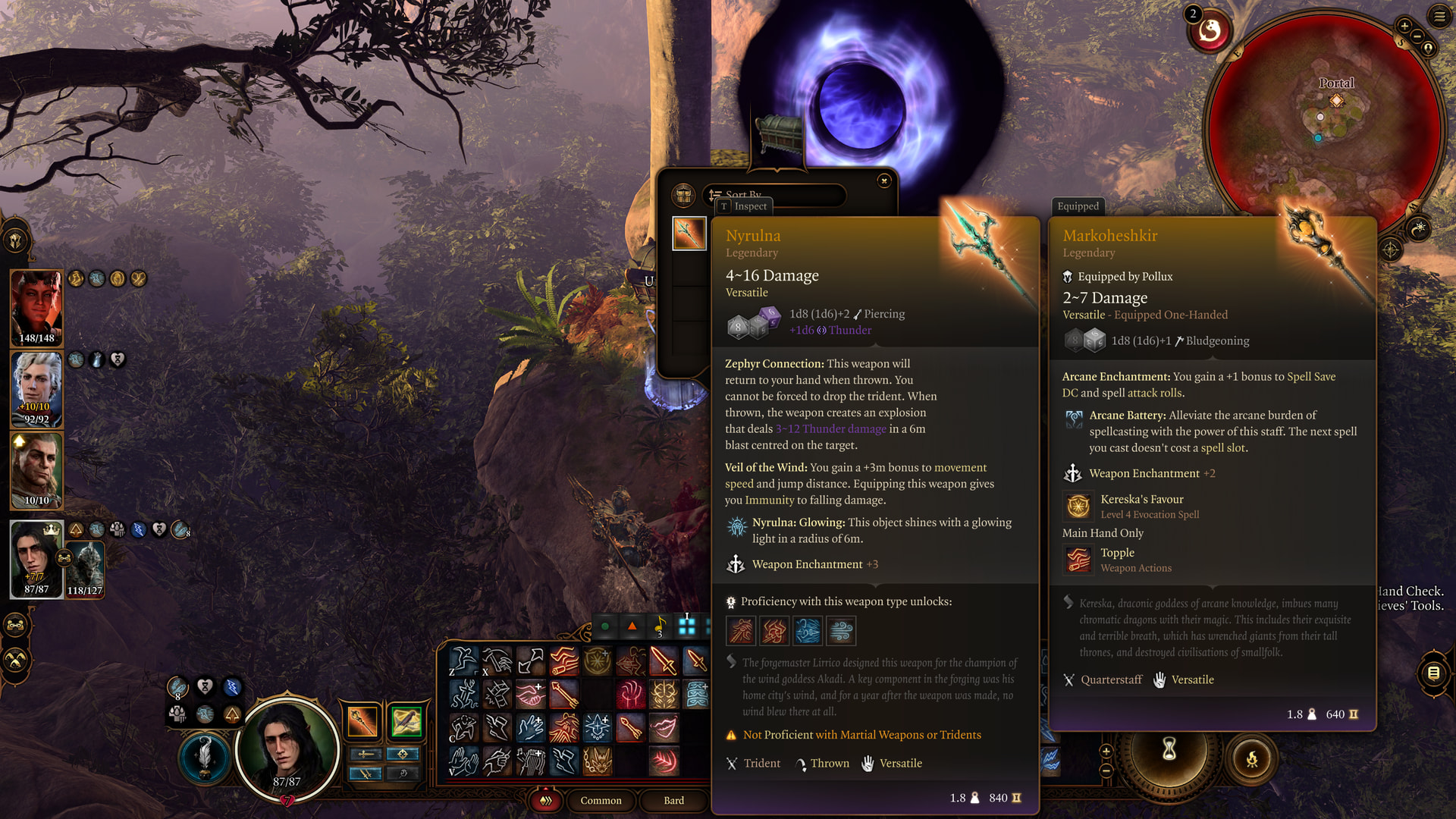The height and width of the screenshot is (819, 1456).
Task: Open the combat log scroll button
Action: [1432, 672]
